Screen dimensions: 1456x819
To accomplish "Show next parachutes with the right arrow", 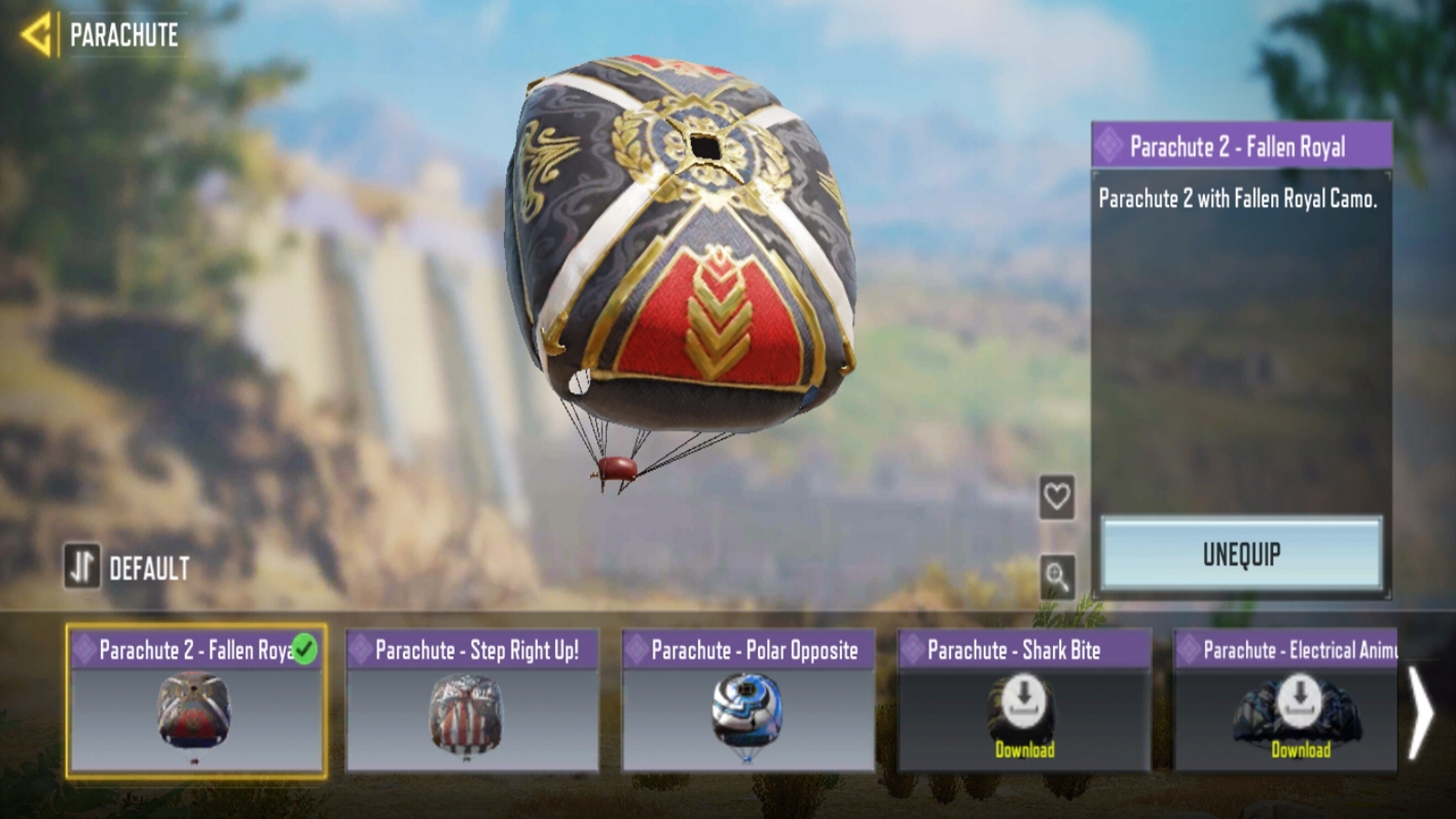I will click(x=1420, y=713).
